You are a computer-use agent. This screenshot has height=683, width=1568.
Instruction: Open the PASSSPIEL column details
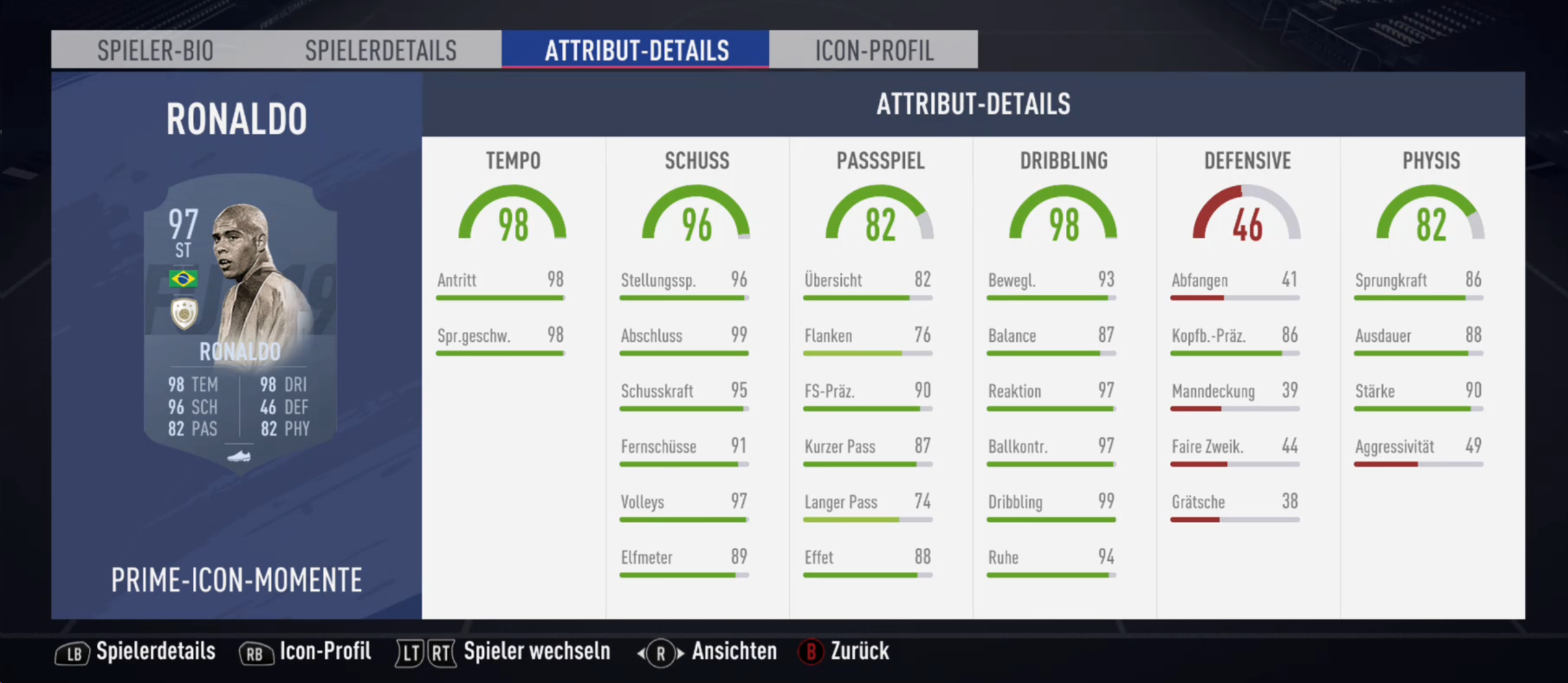click(x=880, y=160)
